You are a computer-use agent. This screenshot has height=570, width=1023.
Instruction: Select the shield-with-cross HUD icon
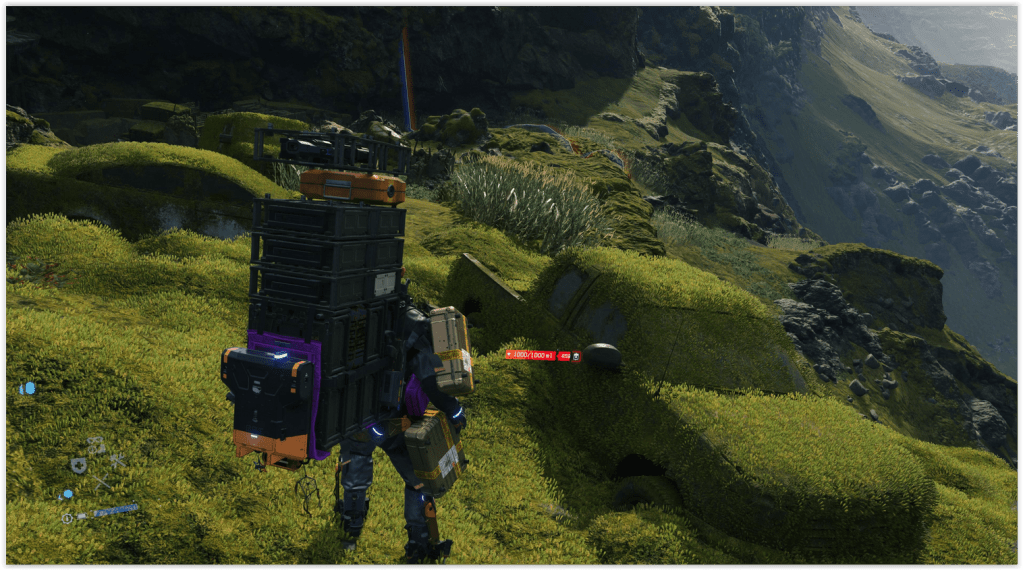[x=78, y=464]
